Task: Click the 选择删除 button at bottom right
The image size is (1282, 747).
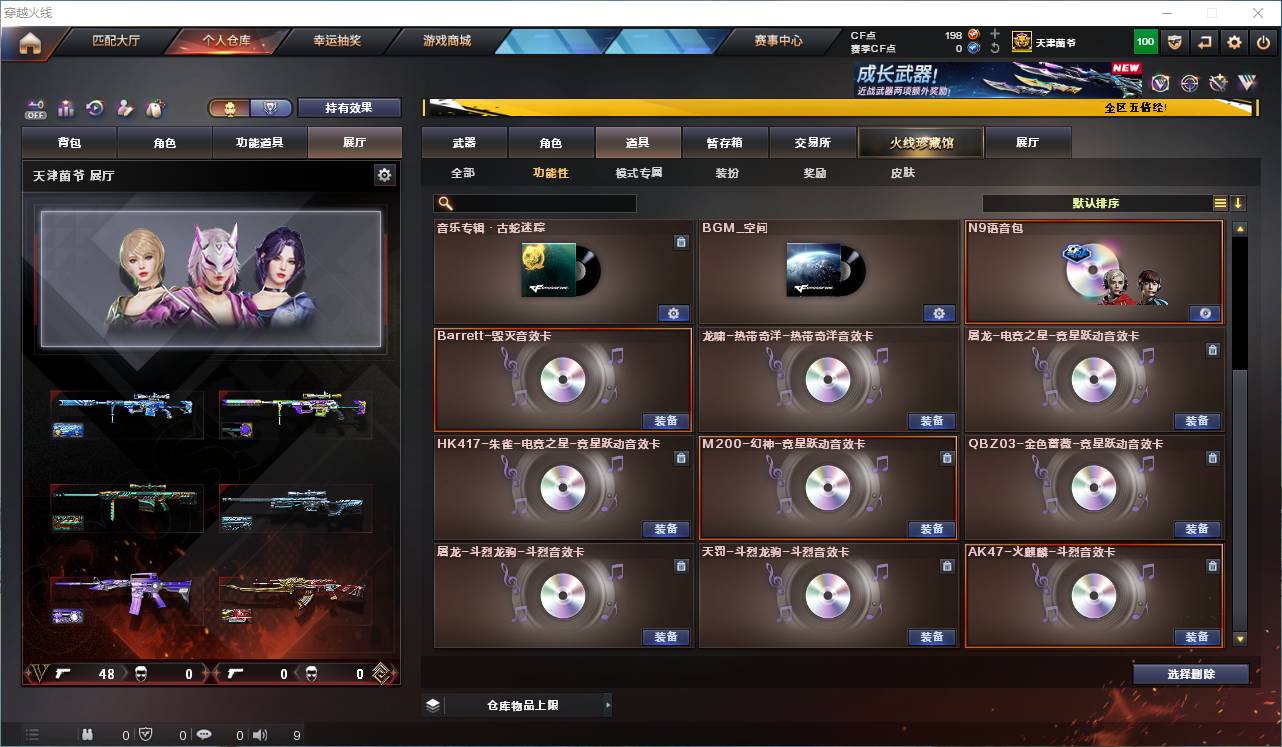Action: coord(1189,673)
